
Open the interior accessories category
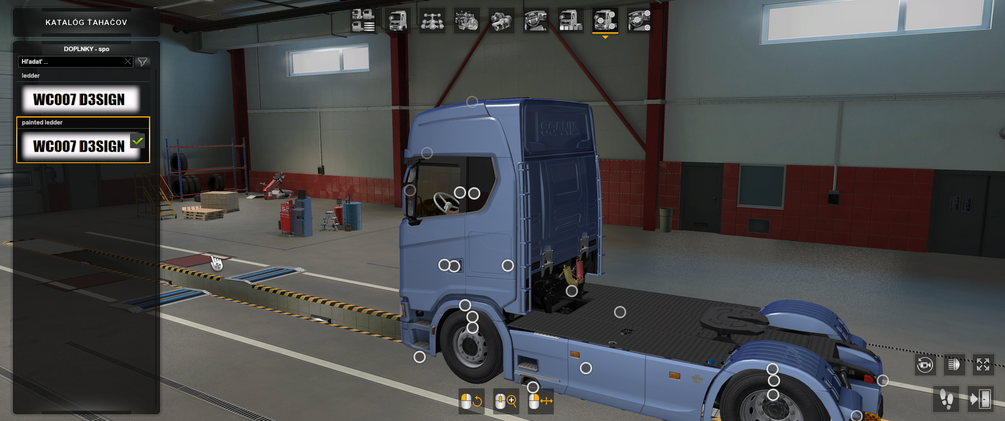(639, 20)
